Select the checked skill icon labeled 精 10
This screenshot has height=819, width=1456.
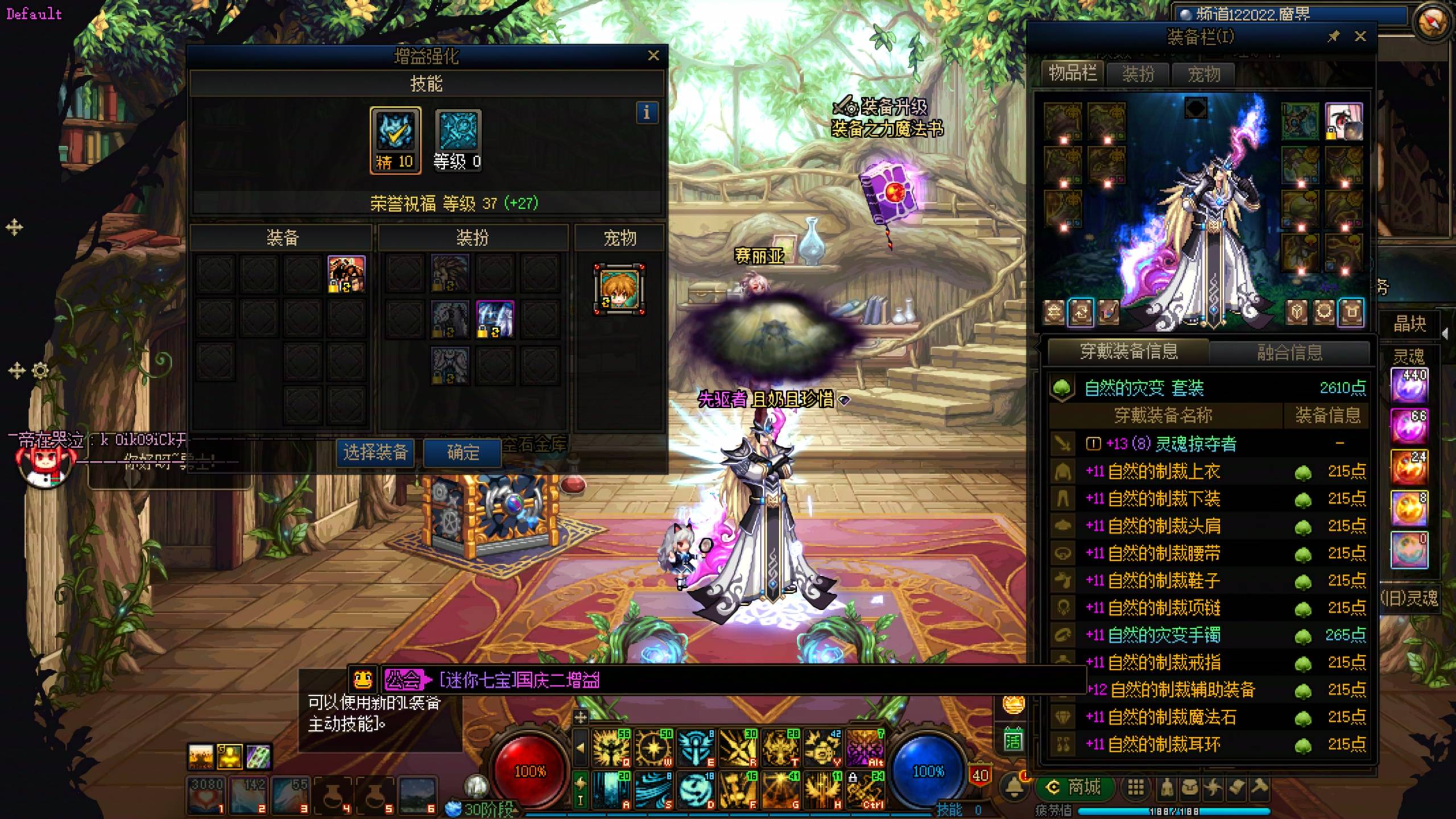pos(395,140)
